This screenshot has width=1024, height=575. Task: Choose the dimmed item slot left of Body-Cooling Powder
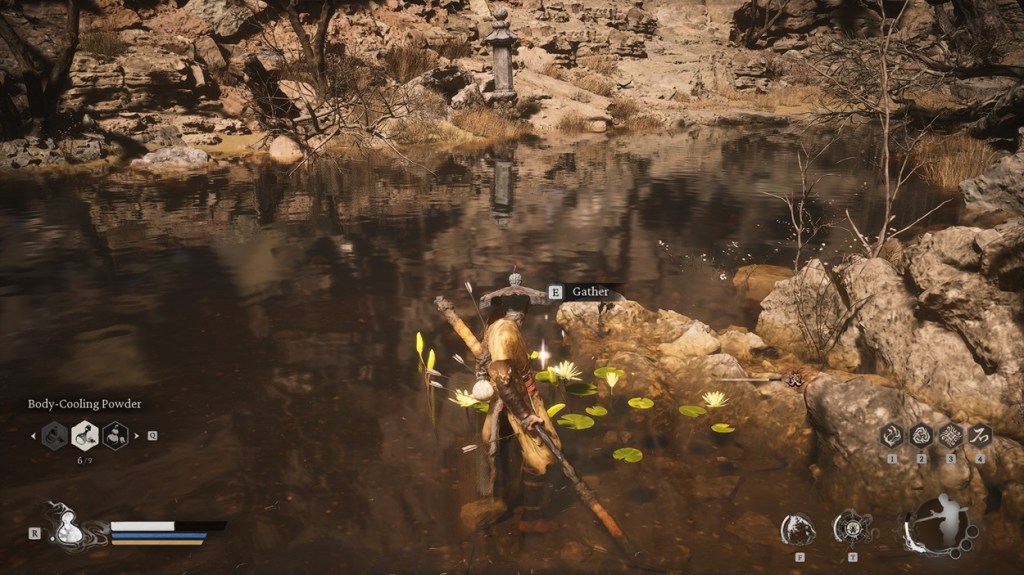pos(54,435)
